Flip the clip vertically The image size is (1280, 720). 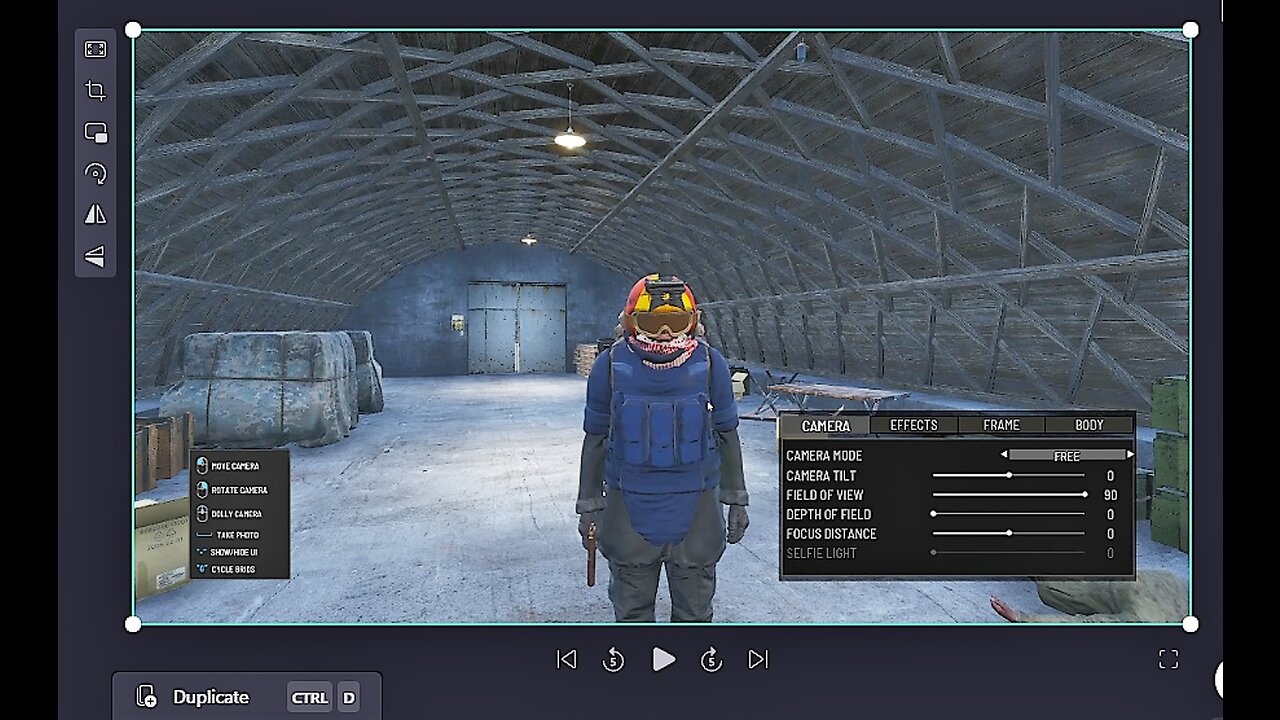(94, 255)
